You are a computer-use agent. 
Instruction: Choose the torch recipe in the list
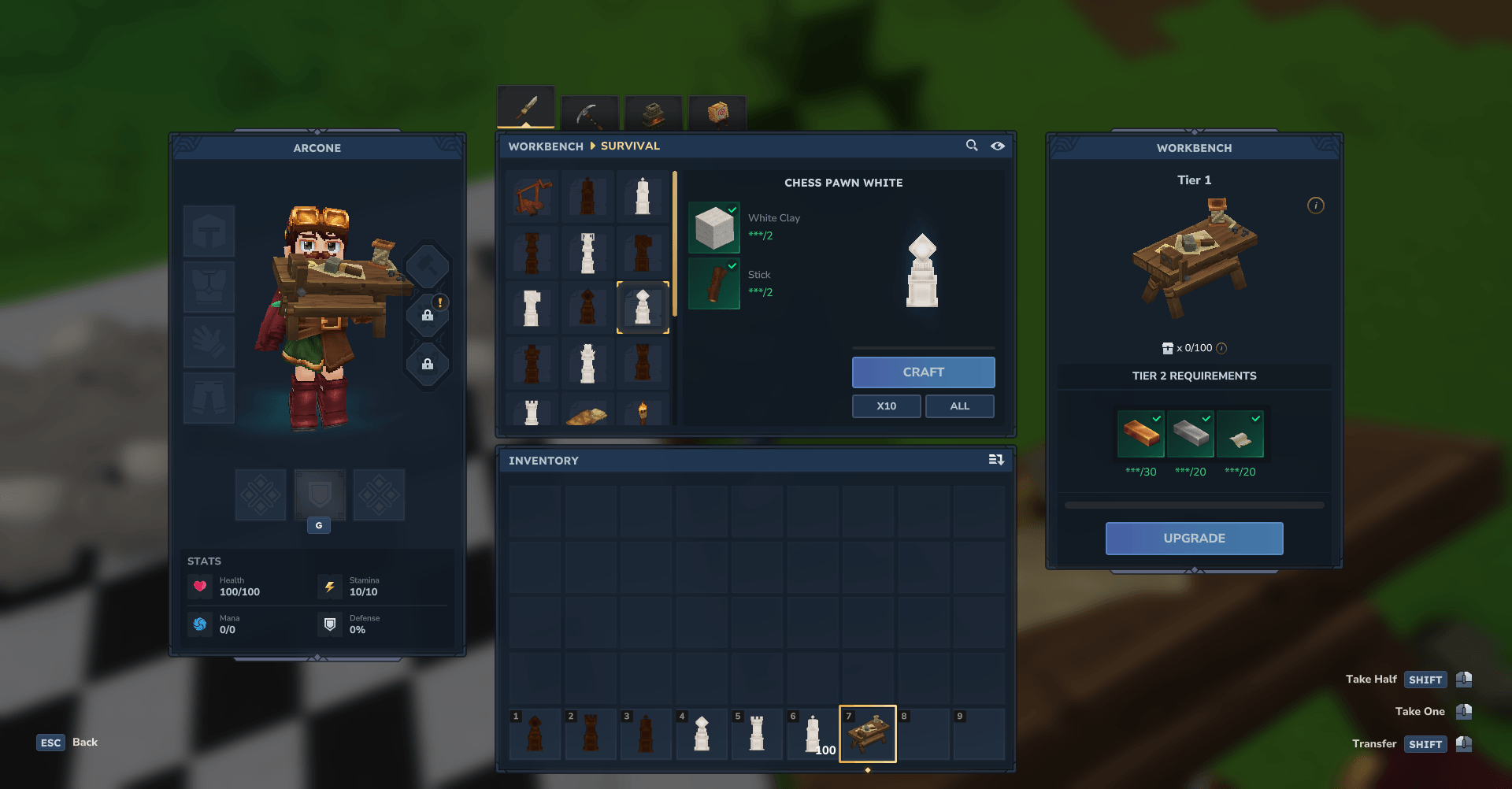tap(643, 412)
